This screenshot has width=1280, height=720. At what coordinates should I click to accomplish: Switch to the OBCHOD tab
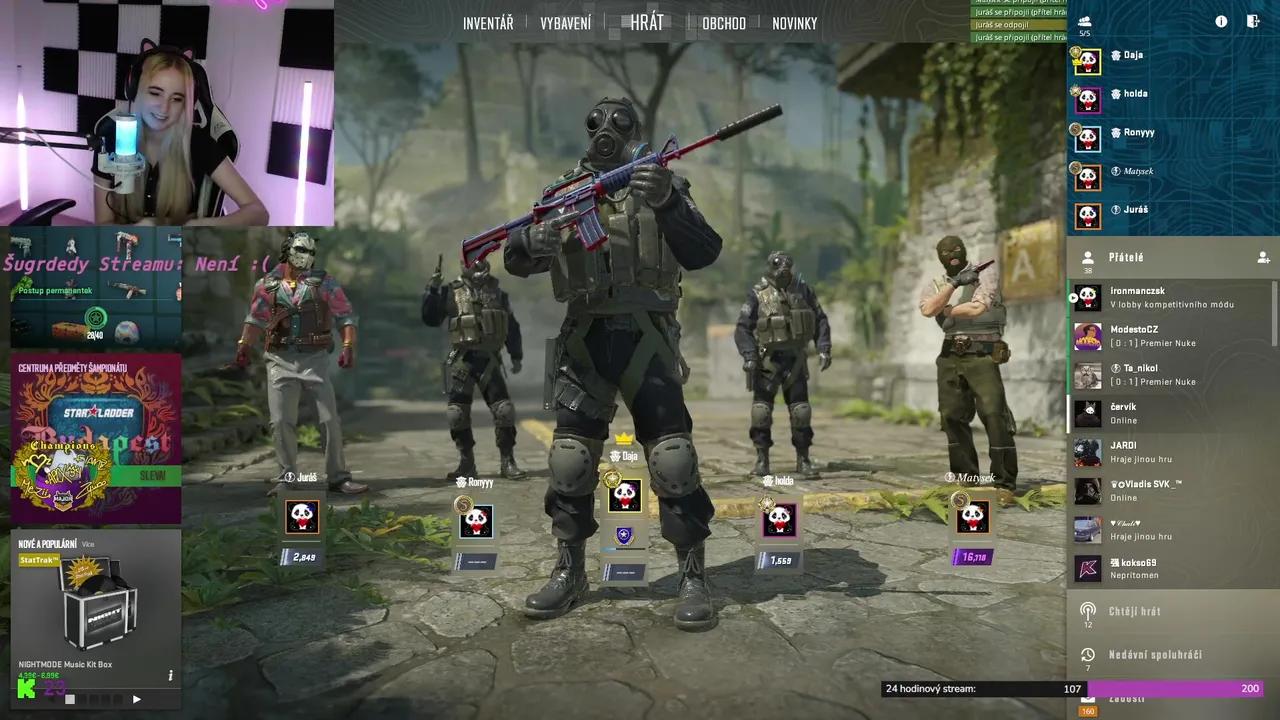tap(723, 23)
